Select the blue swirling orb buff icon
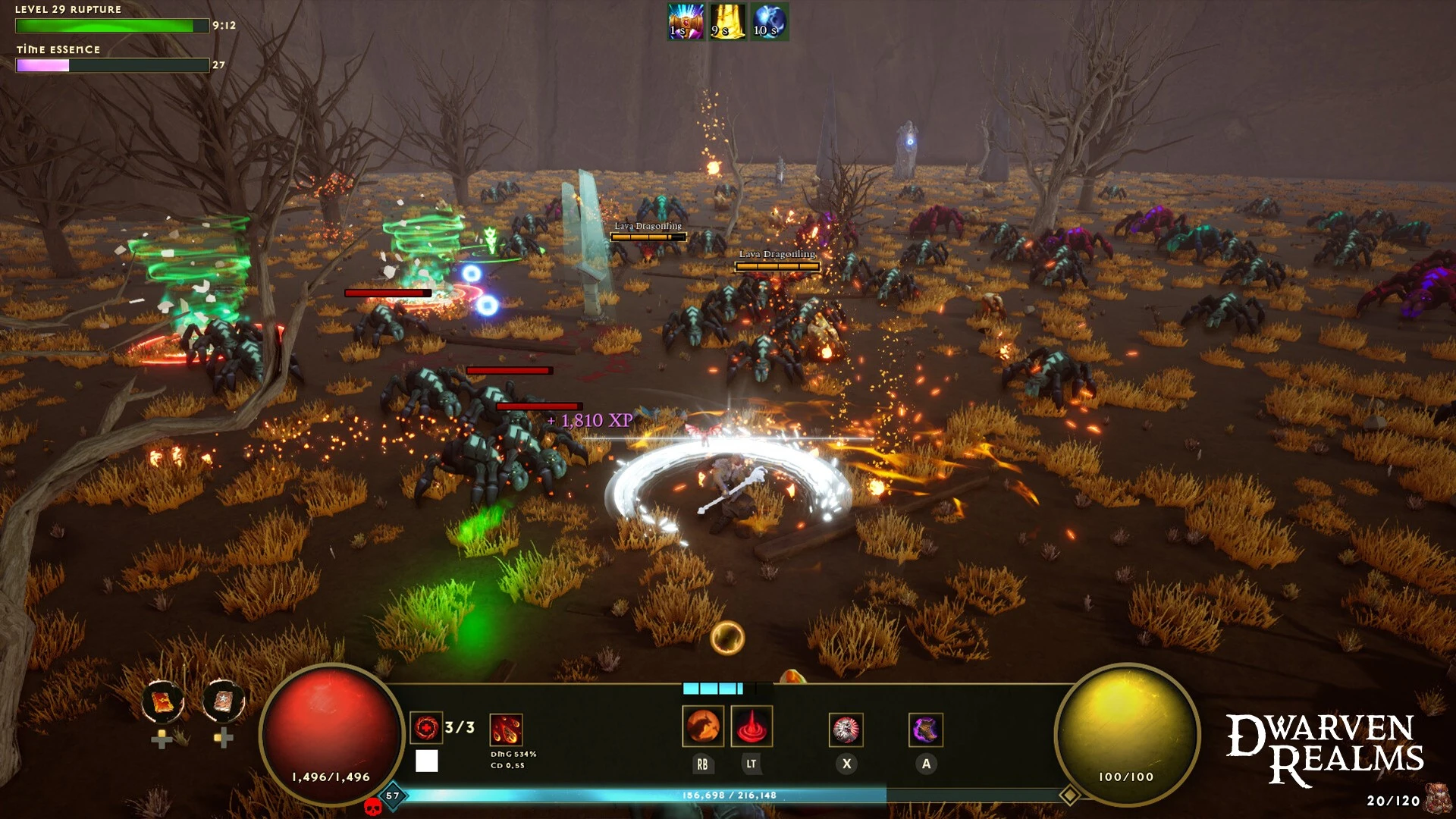The image size is (1456, 819). click(769, 21)
